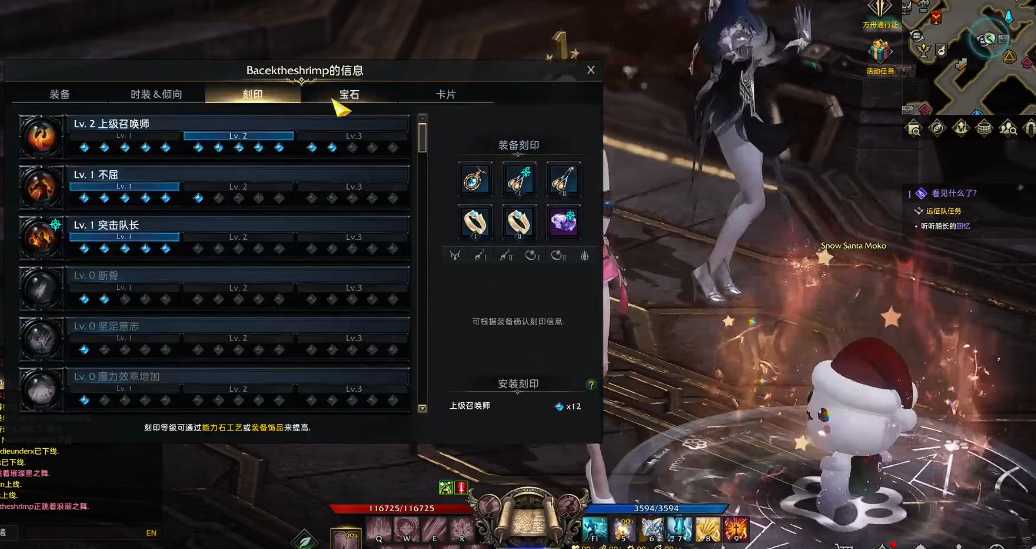Open the 看见什么了? quest tracker entry
The image size is (1036, 549).
pos(954,193)
